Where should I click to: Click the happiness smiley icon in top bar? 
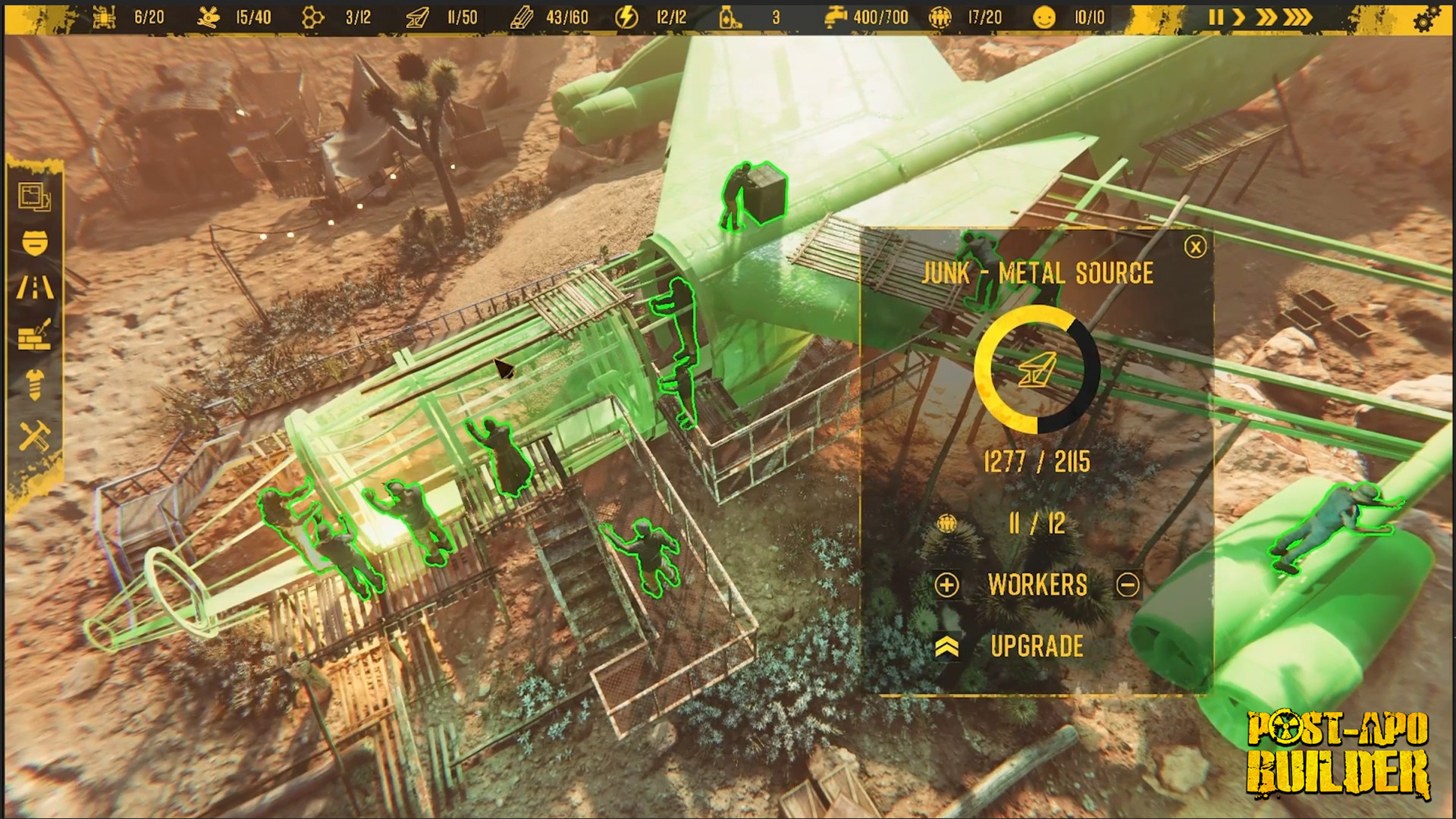tap(1044, 17)
